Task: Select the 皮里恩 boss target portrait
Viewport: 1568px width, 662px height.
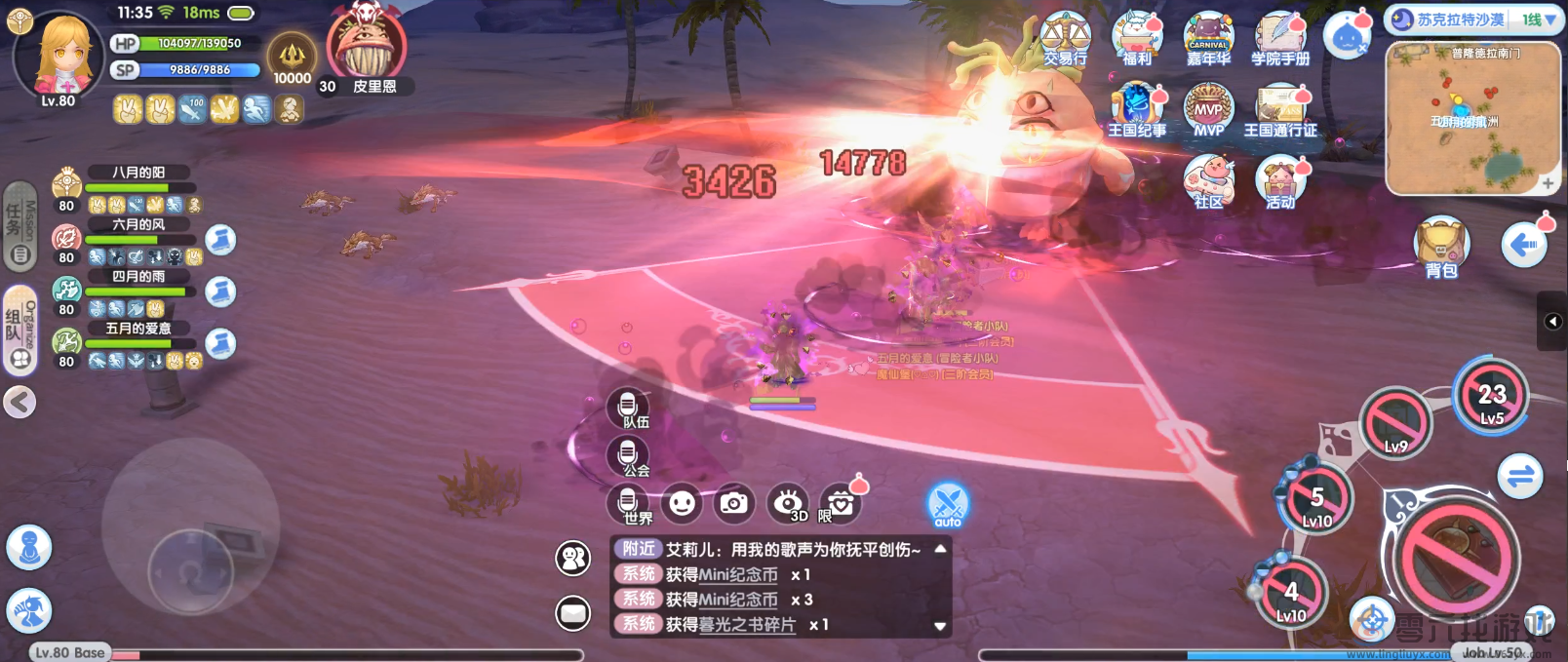Action: click(x=367, y=47)
